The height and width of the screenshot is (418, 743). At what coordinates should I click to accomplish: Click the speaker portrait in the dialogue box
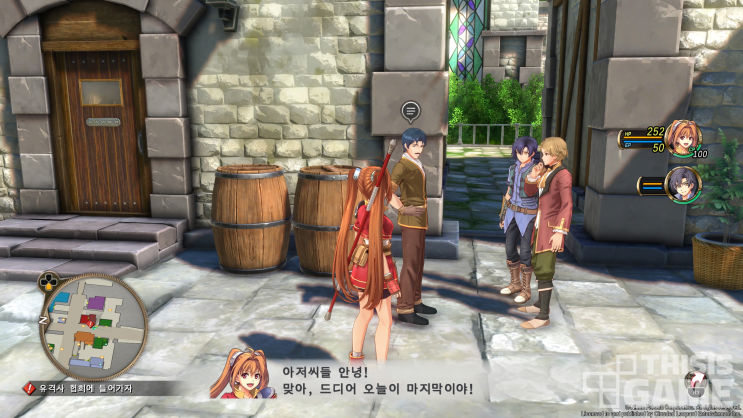coord(242,375)
